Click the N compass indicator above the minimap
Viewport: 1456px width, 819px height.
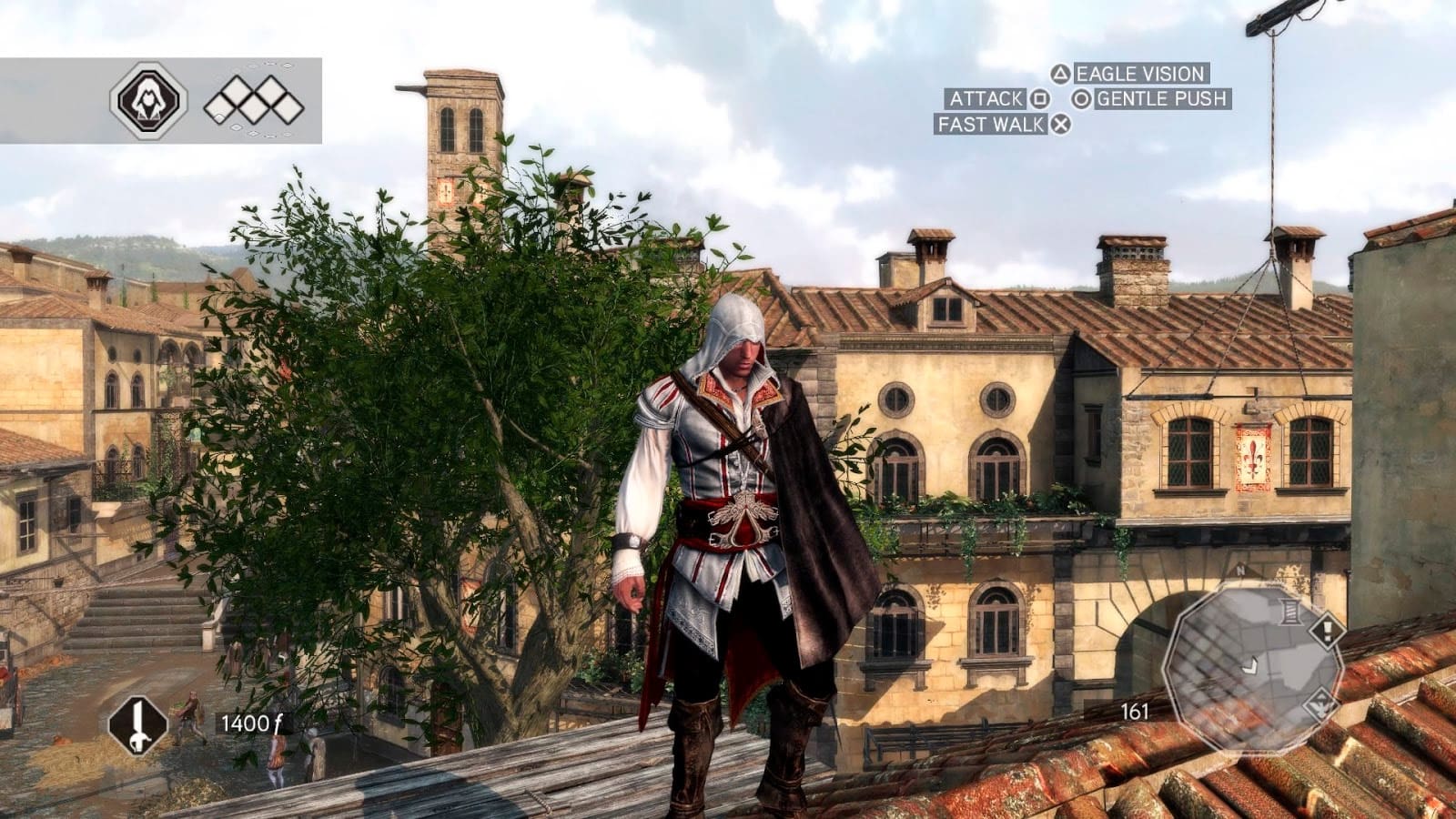point(1239,570)
